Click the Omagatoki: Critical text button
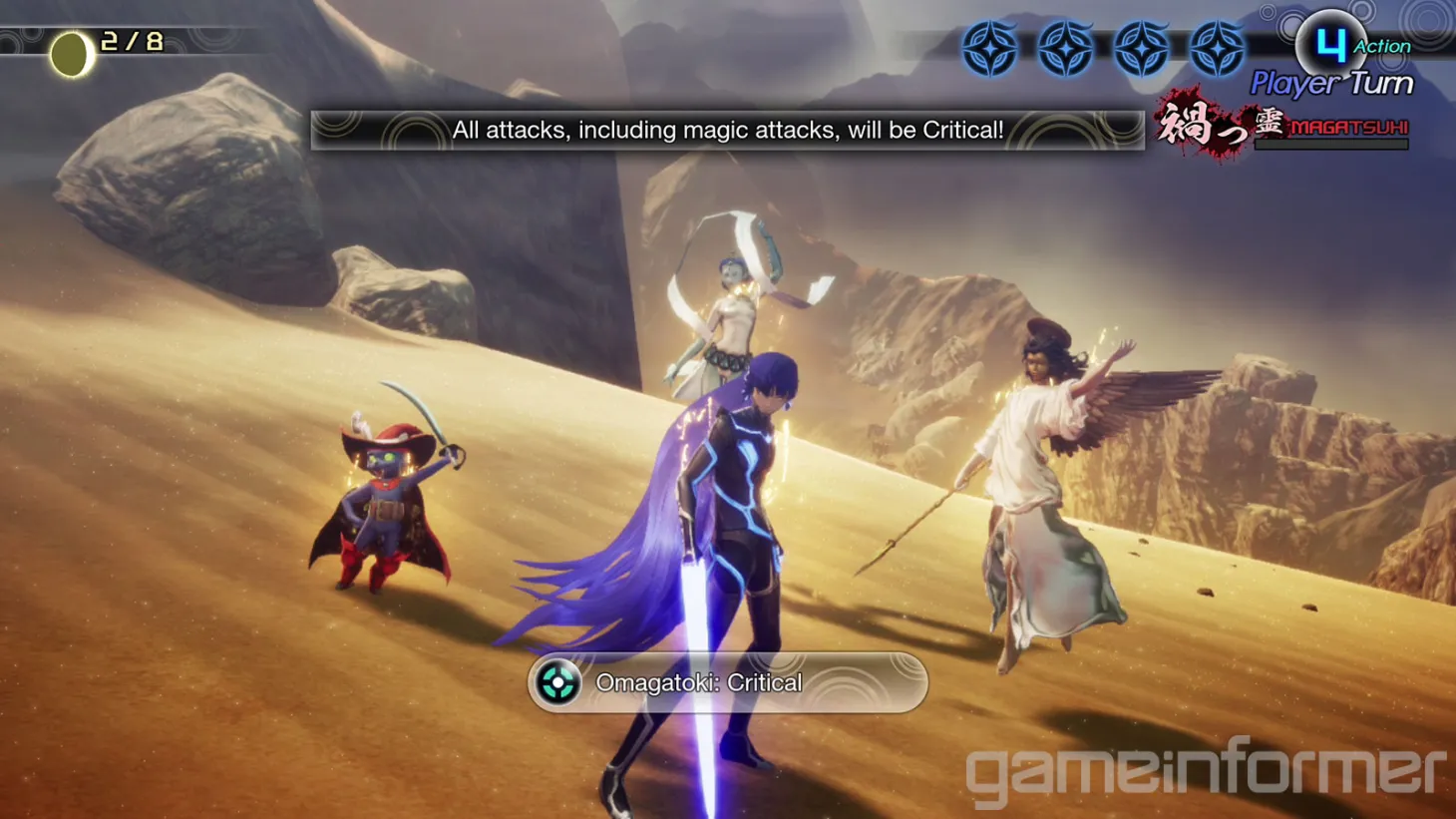Image resolution: width=1456 pixels, height=819 pixels. [698, 682]
